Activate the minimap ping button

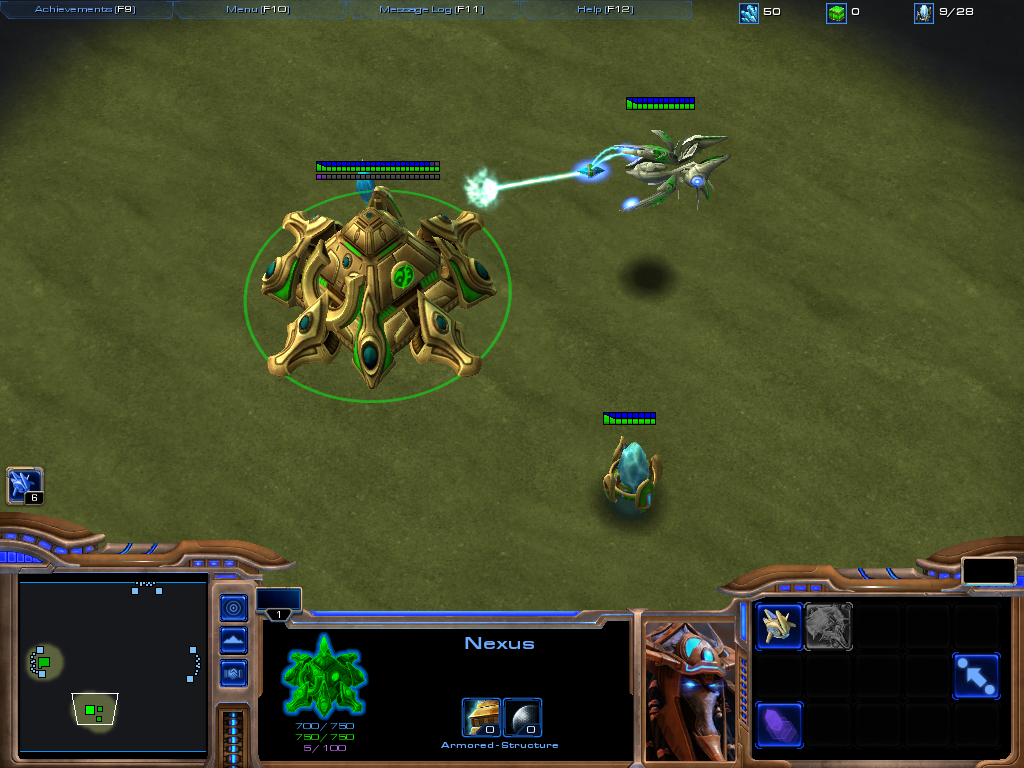233,607
